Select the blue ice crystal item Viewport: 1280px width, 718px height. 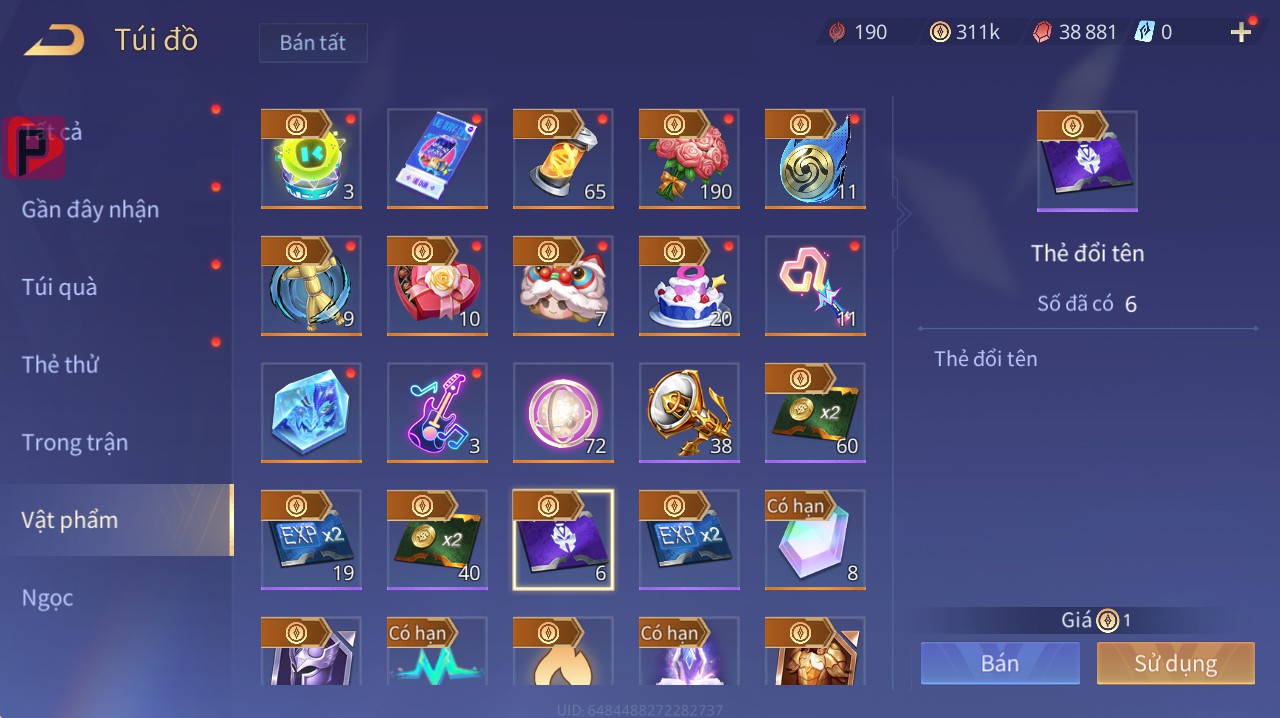tap(311, 412)
